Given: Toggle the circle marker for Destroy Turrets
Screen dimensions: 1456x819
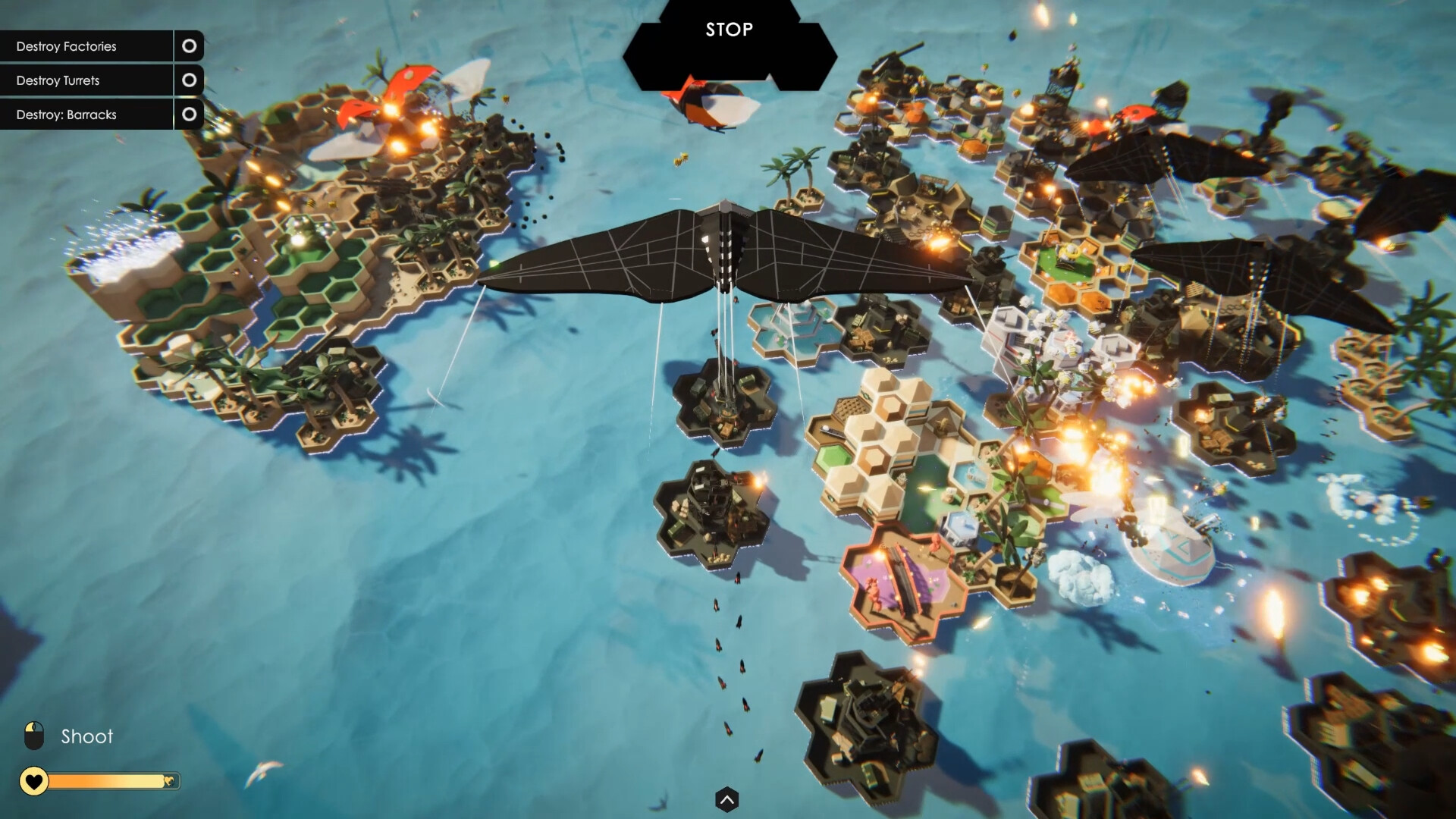Looking at the screenshot, I should [189, 80].
